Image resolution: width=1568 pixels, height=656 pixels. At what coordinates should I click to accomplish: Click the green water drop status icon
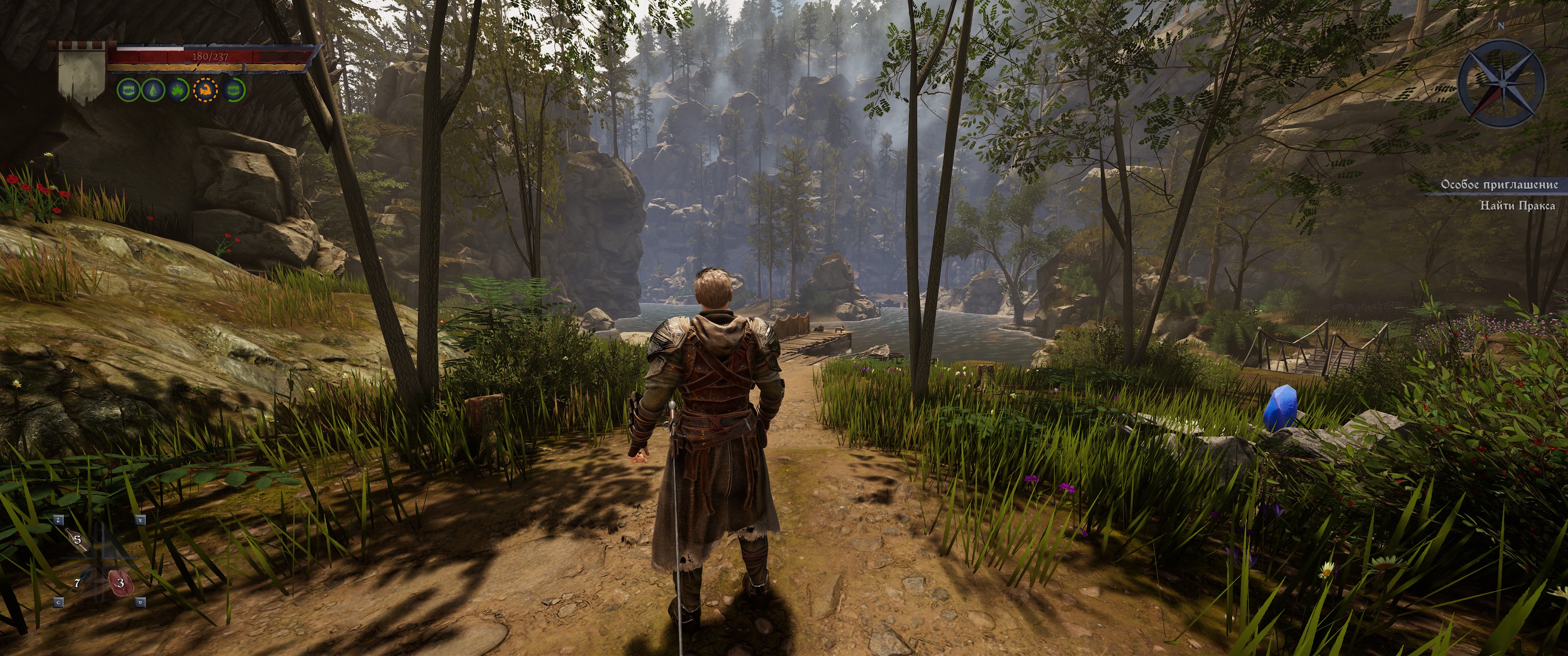152,90
